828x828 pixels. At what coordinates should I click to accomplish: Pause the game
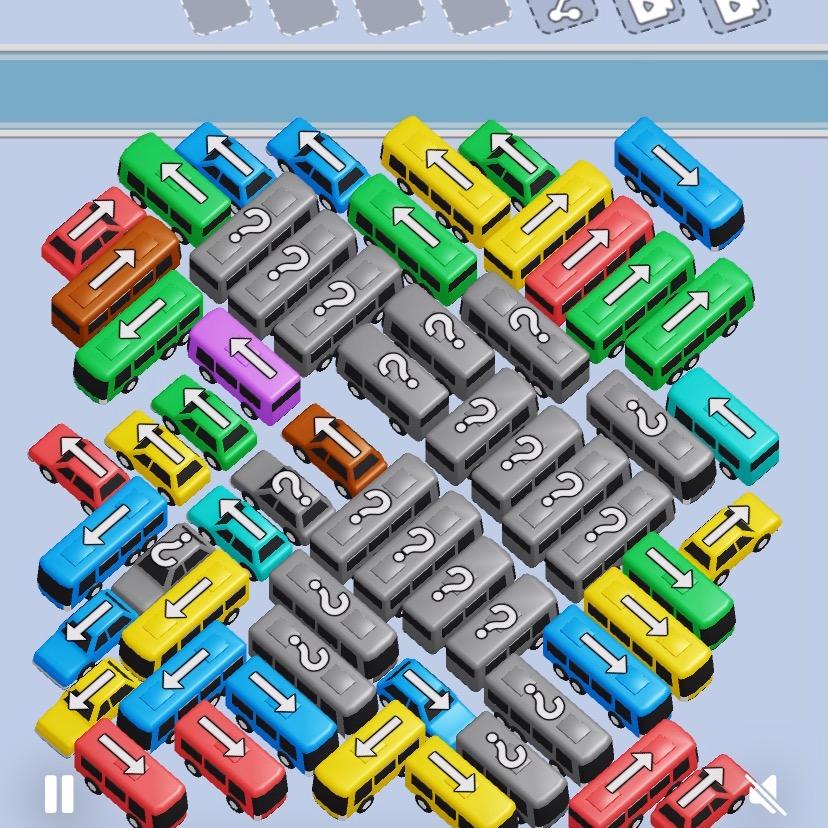click(x=59, y=795)
